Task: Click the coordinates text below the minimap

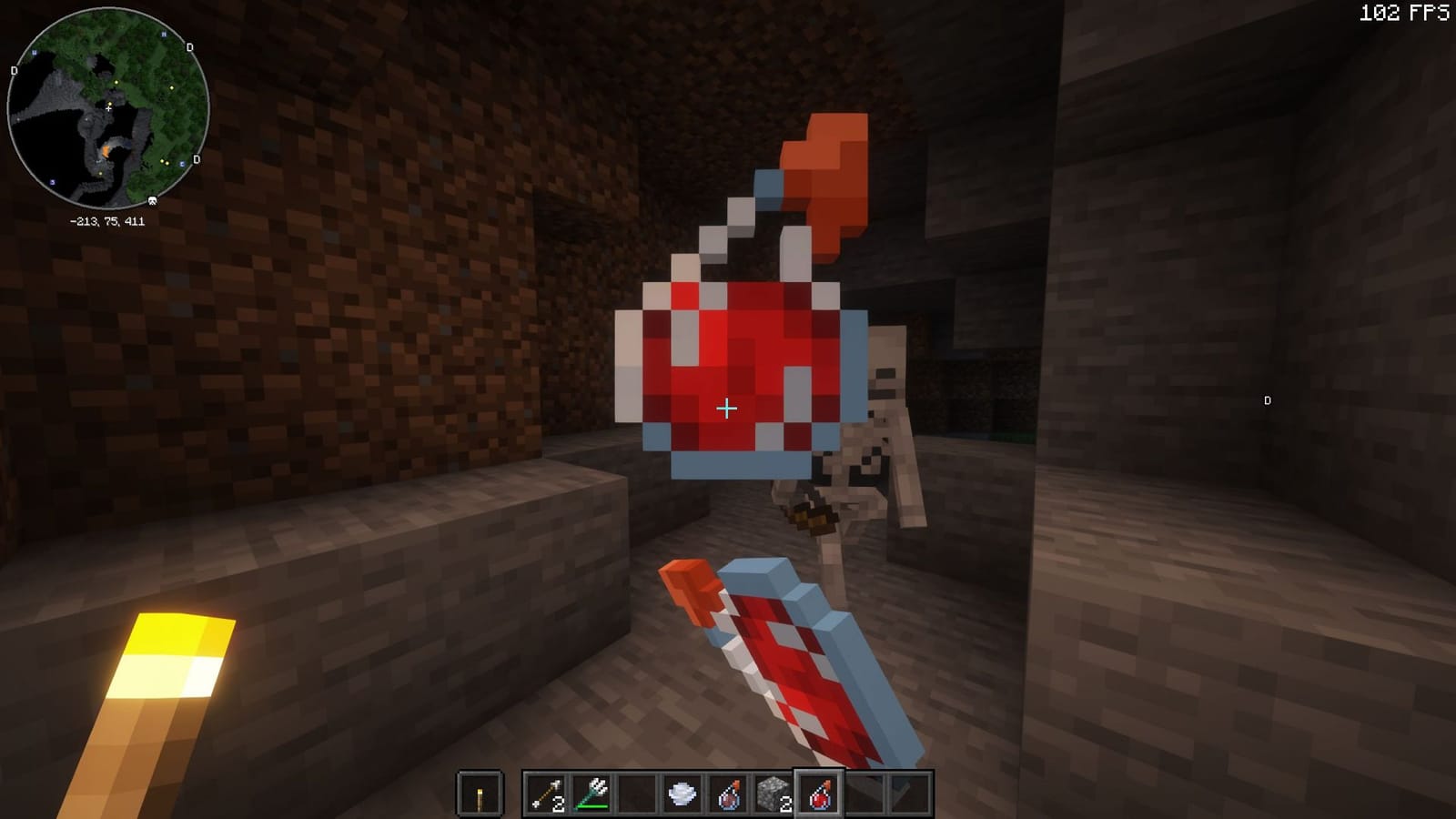Action: coord(107,221)
